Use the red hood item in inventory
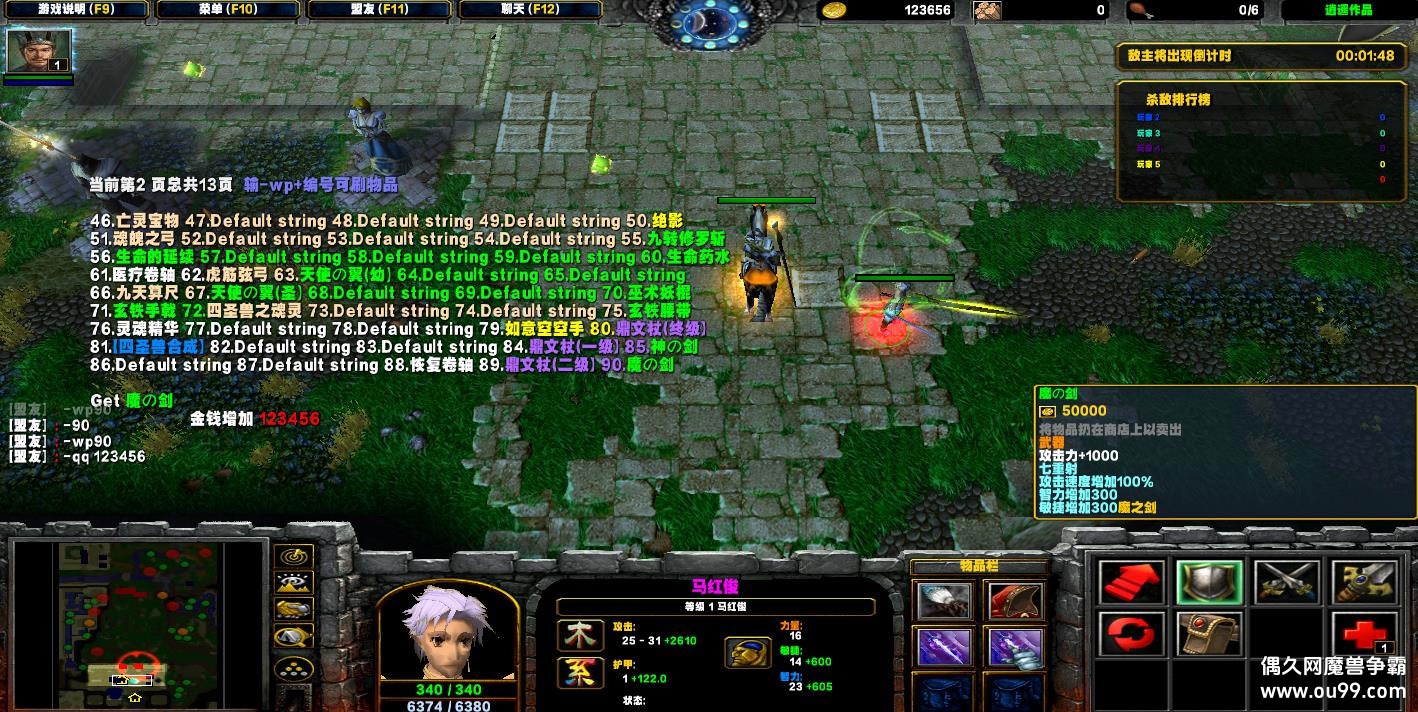 coord(1016,602)
